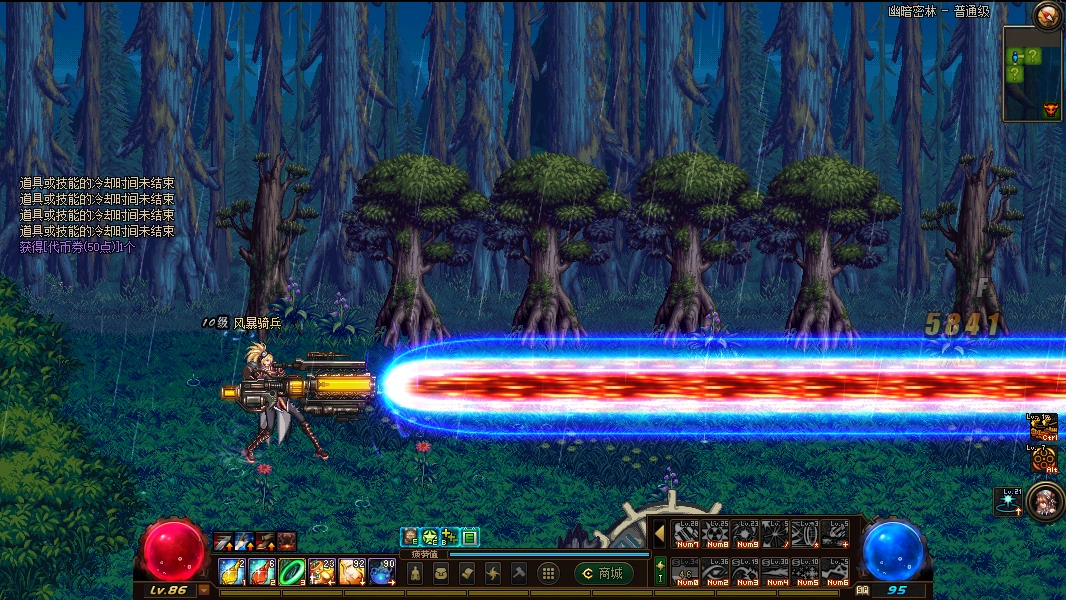Use the green ring item in slot 3
Image resolution: width=1066 pixels, height=600 pixels.
[291, 572]
